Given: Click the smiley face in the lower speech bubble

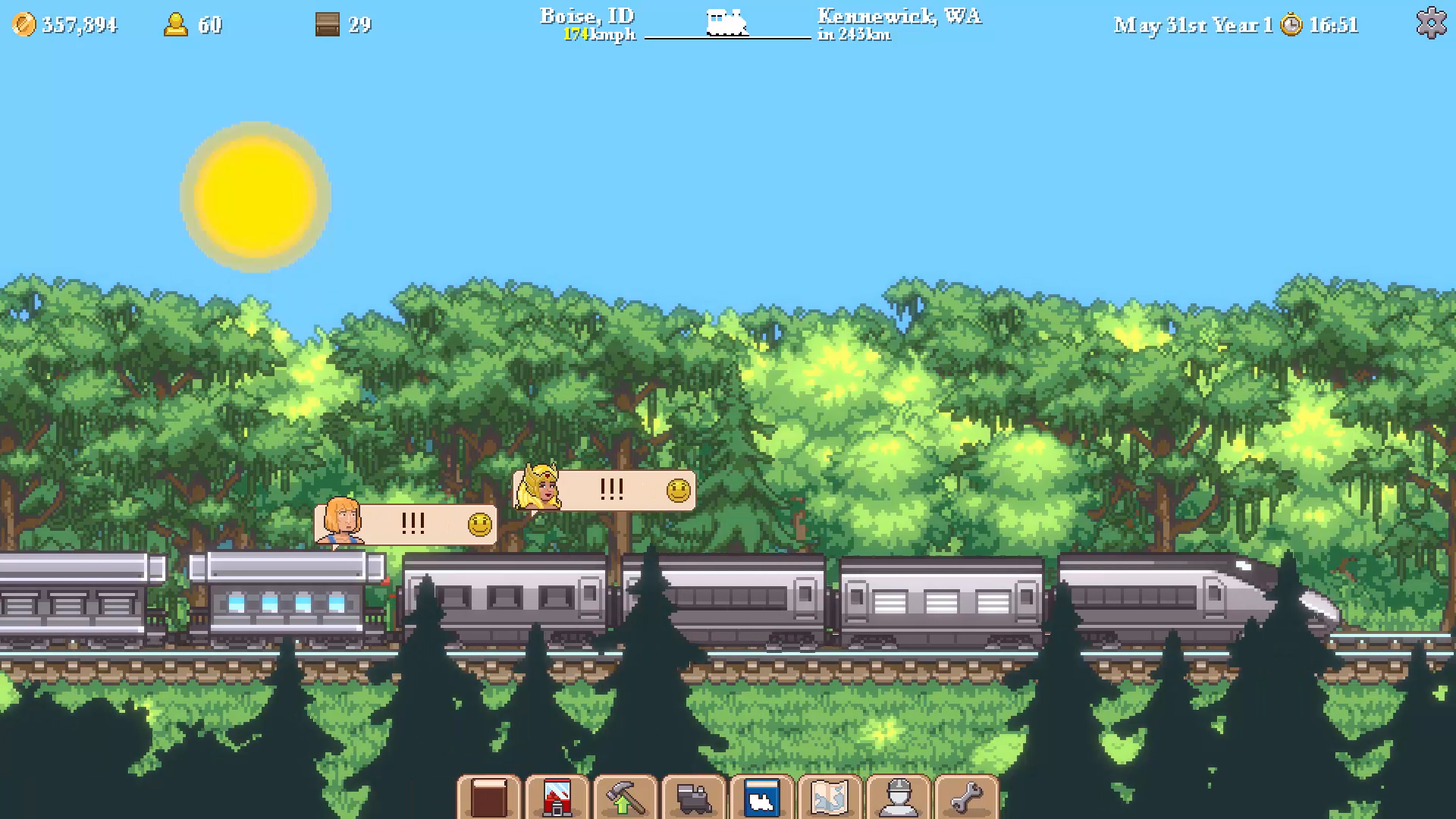Looking at the screenshot, I should coord(479,523).
